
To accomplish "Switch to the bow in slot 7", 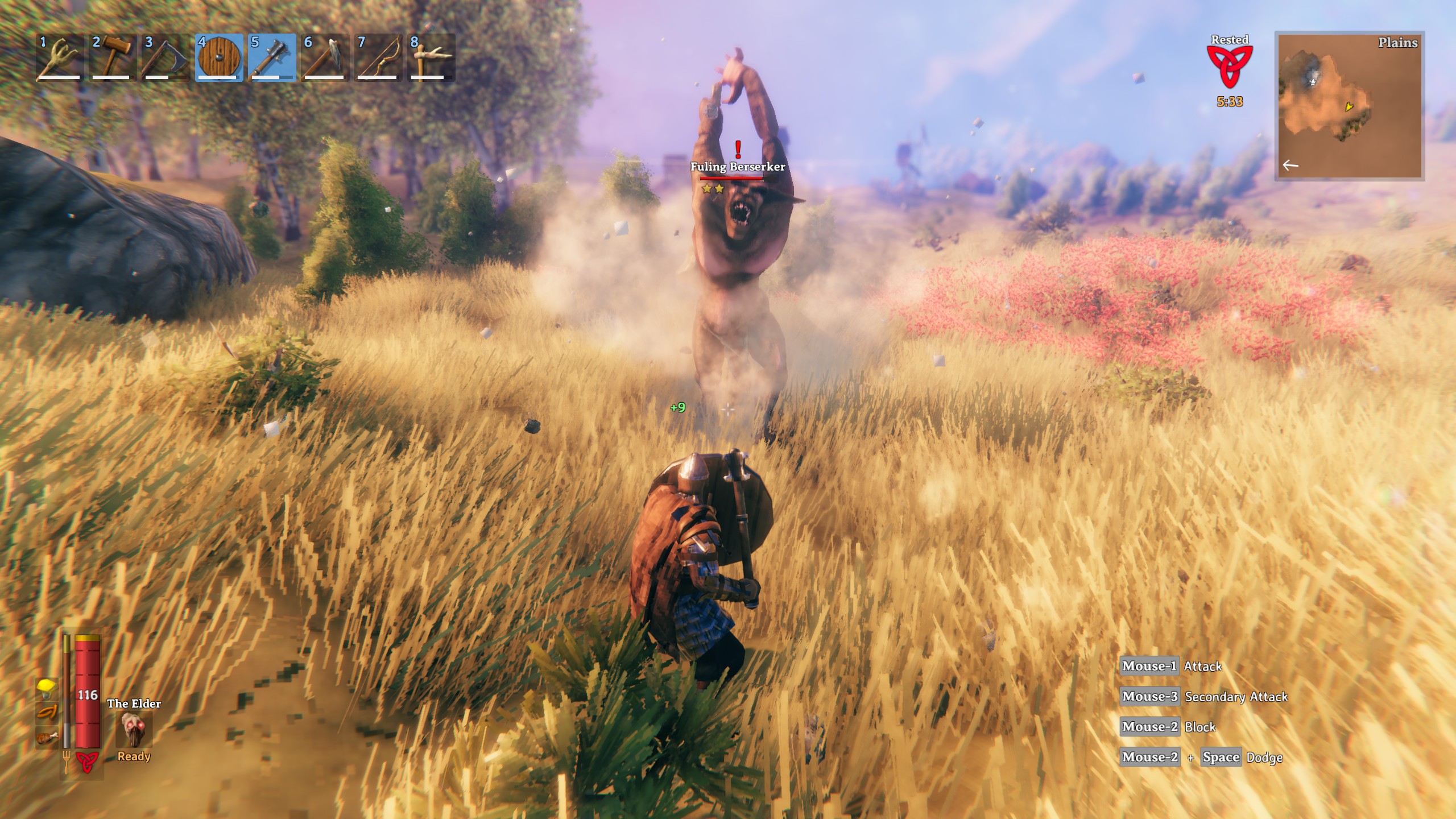I will [378, 58].
